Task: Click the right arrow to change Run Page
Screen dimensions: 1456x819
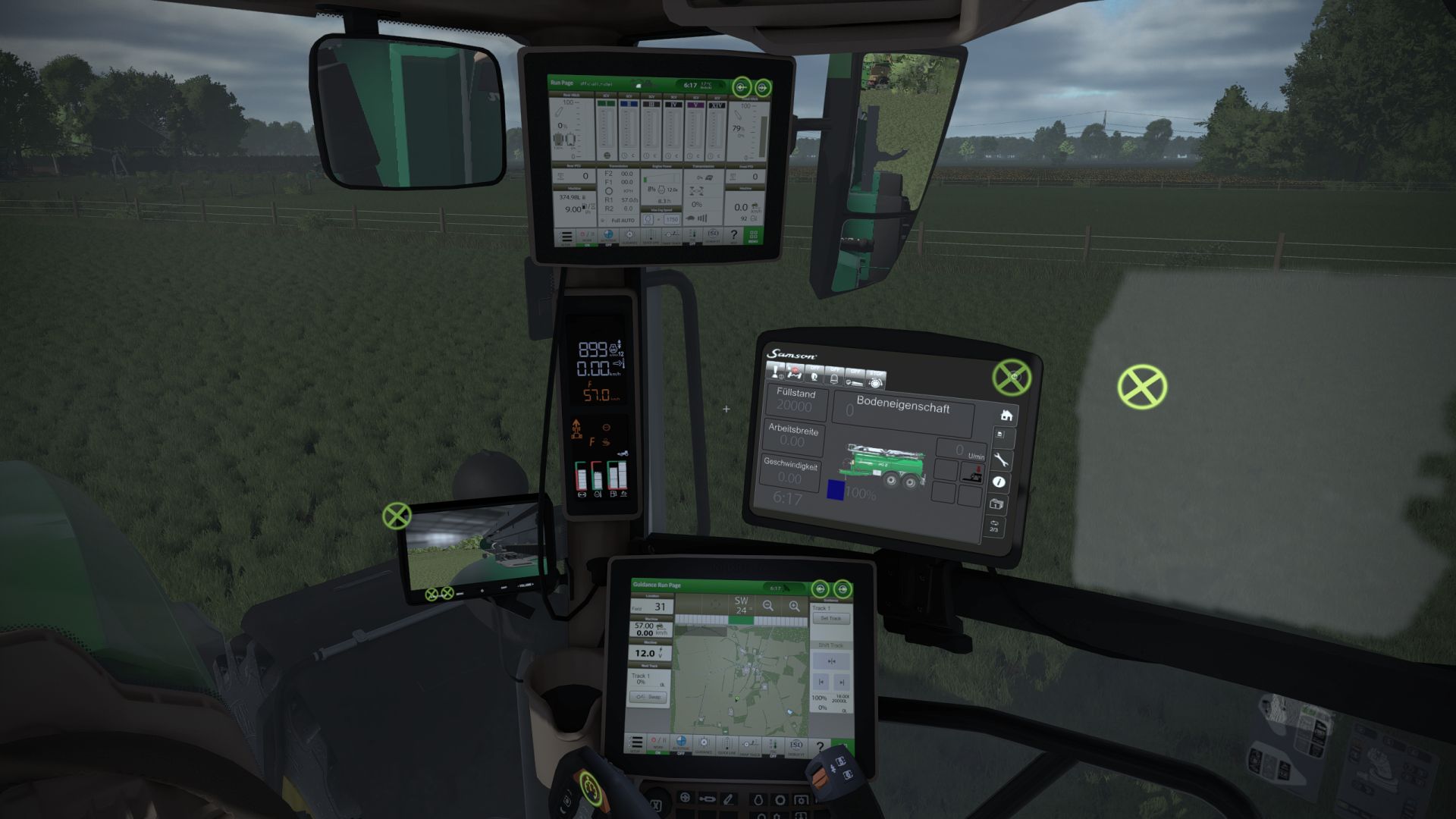Action: [x=763, y=88]
